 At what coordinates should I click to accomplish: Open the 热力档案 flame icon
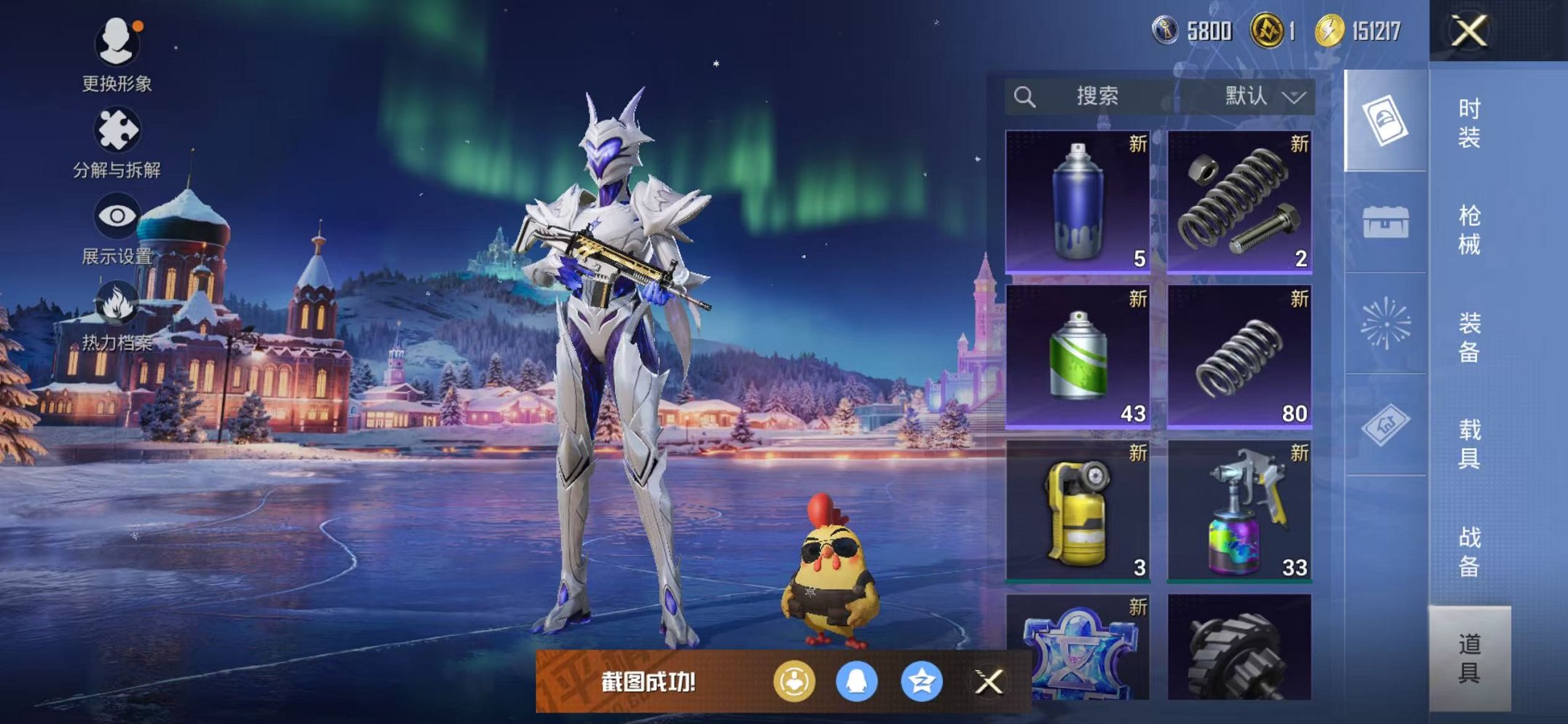tap(117, 315)
